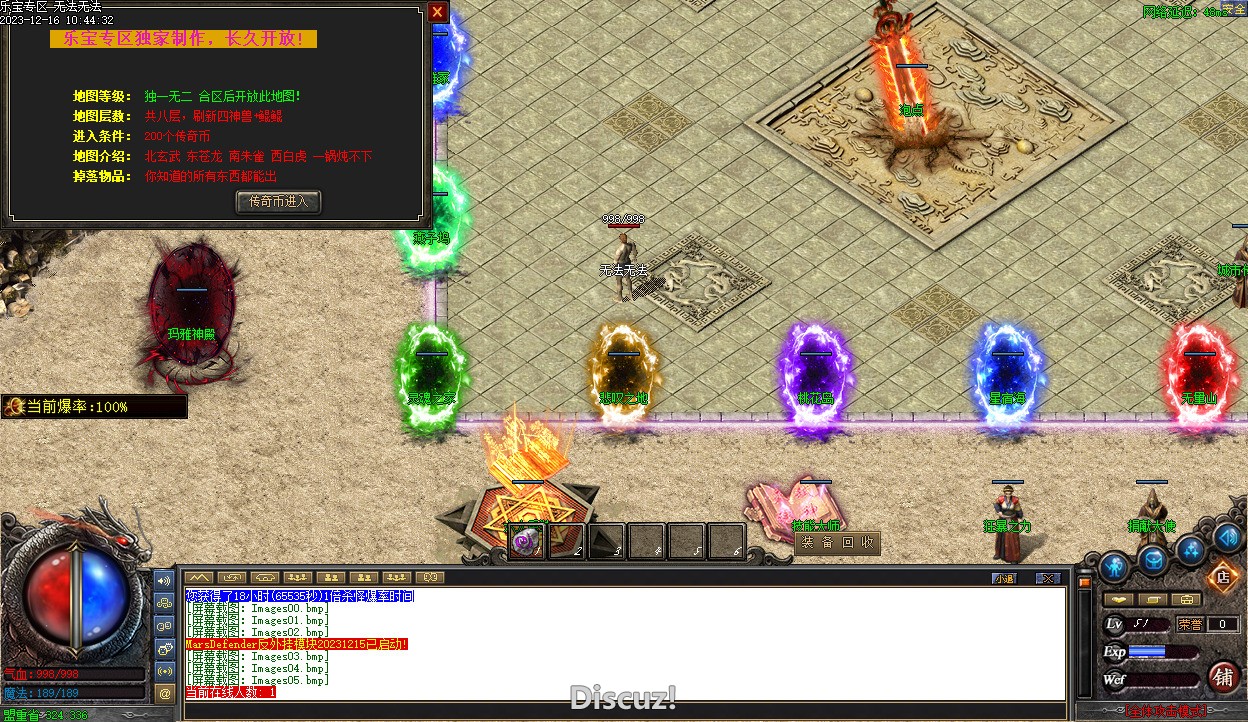Open the bag chest round icon
Image resolution: width=1248 pixels, height=722 pixels.
coord(1154,560)
